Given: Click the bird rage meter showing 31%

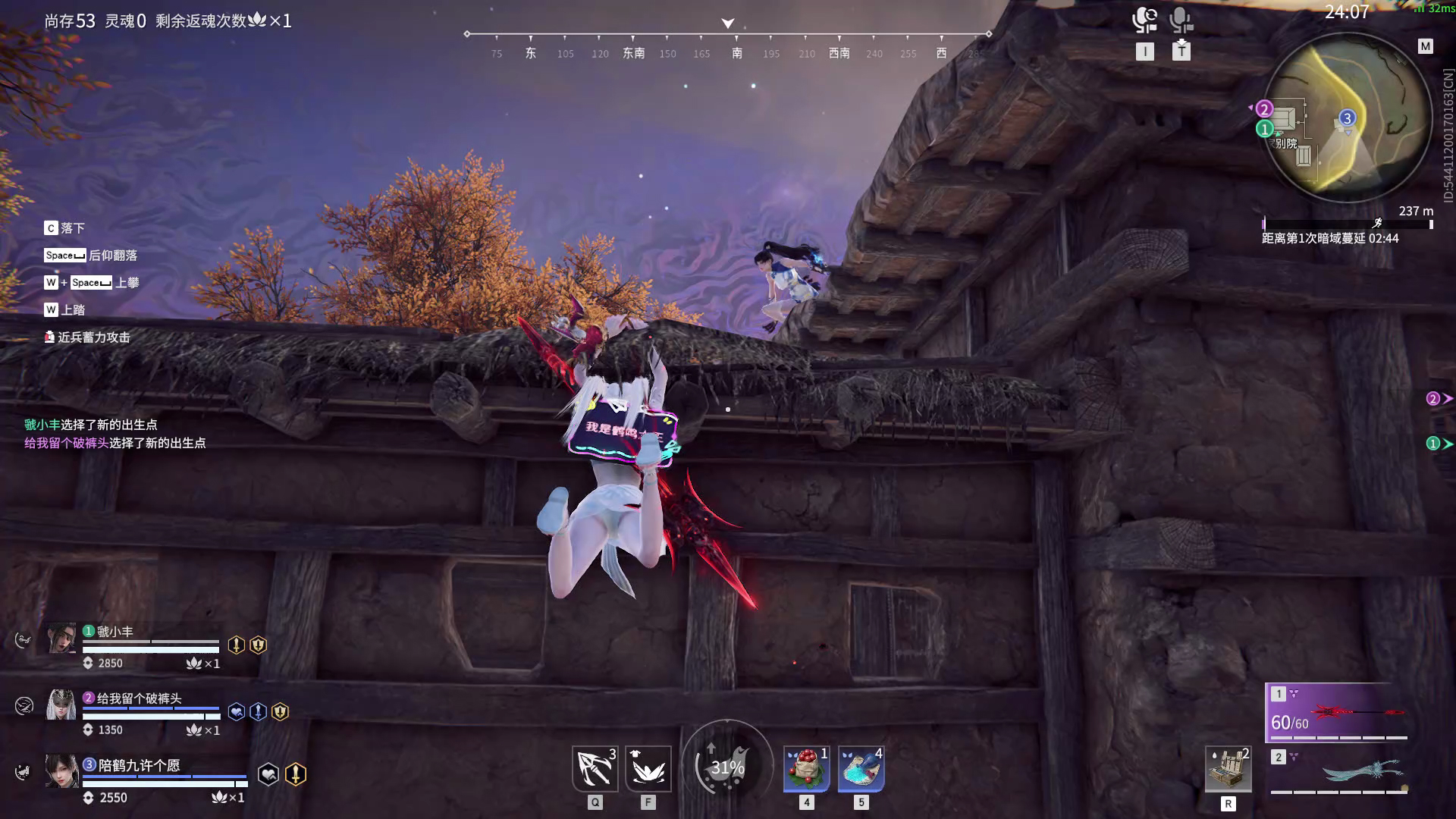Looking at the screenshot, I should click(727, 766).
